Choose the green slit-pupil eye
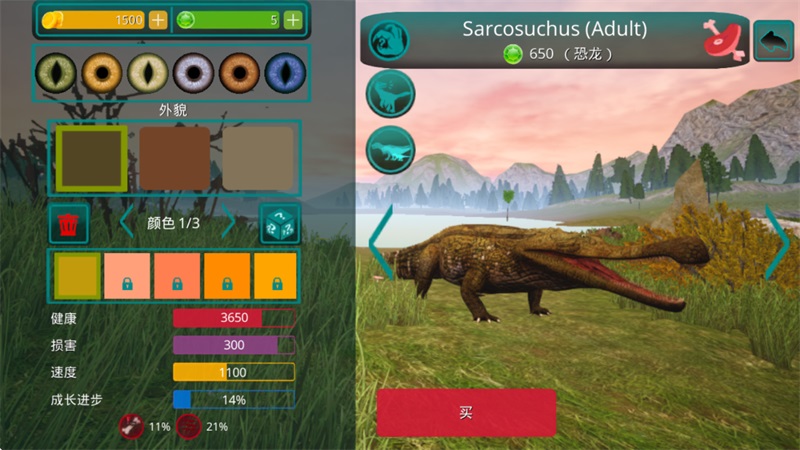This screenshot has width=800, height=450. (56, 73)
